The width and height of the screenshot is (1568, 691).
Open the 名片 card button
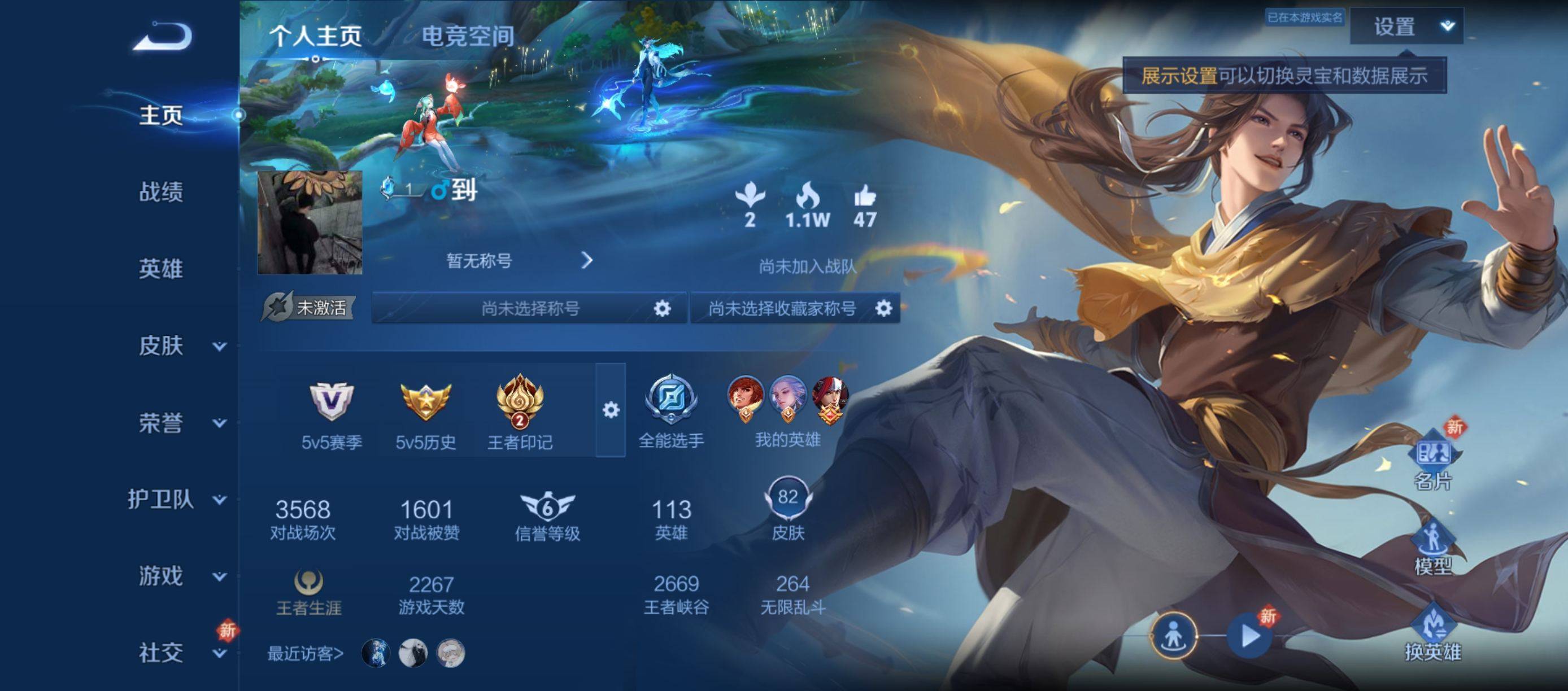[x=1432, y=462]
